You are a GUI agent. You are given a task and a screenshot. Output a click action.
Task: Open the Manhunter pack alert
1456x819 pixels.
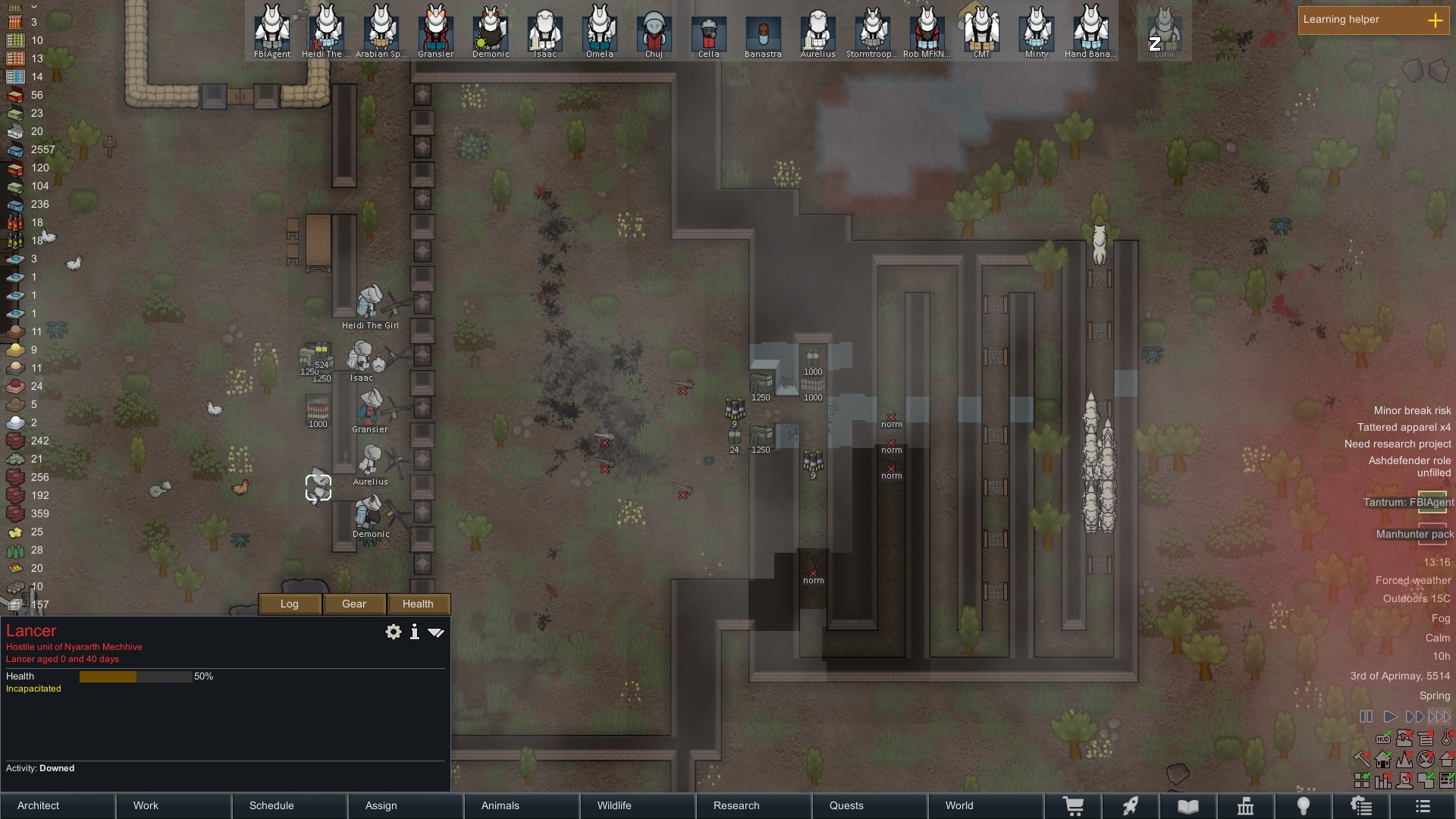(x=1414, y=535)
